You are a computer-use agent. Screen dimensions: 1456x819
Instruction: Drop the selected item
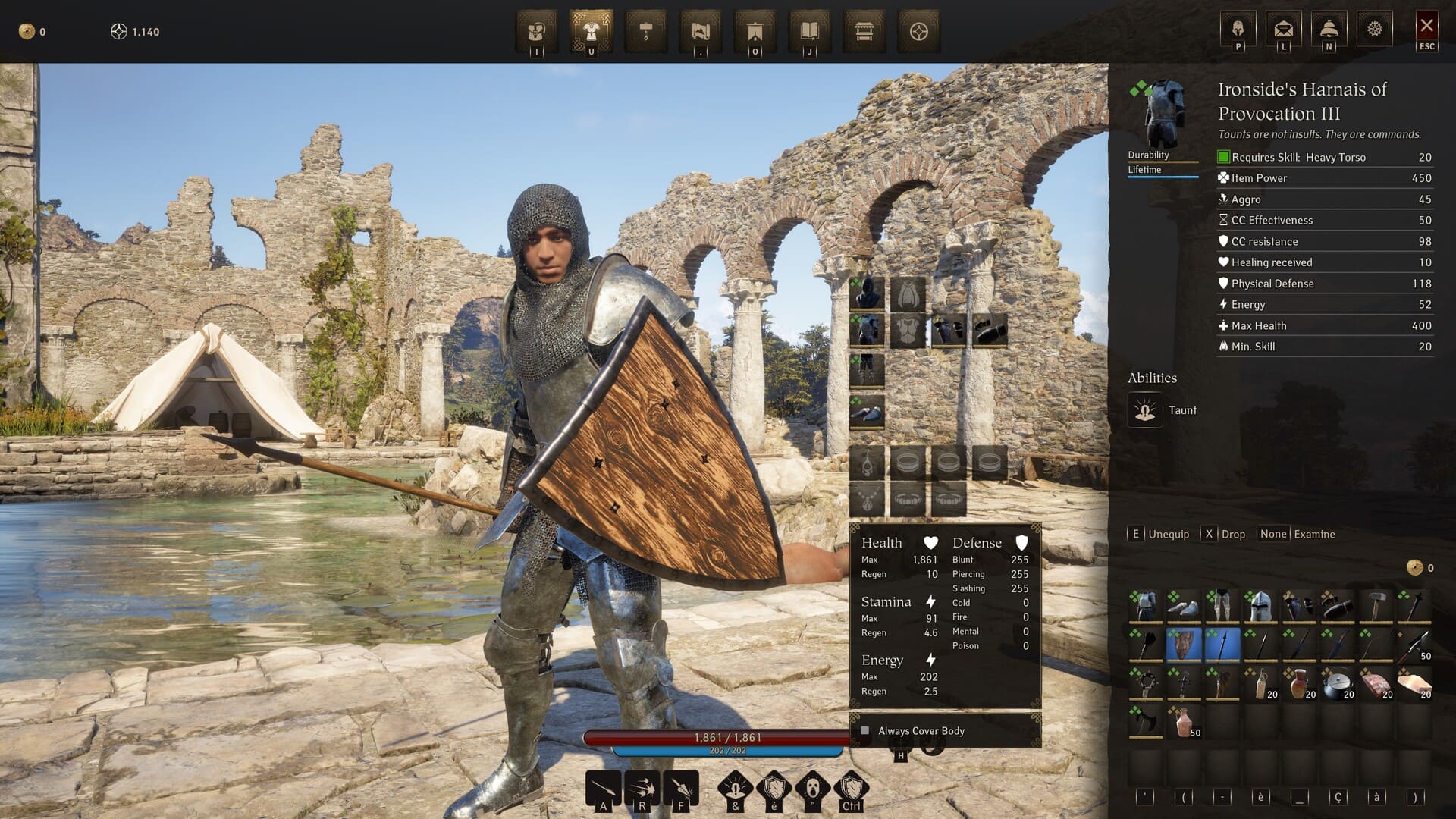(x=1225, y=534)
